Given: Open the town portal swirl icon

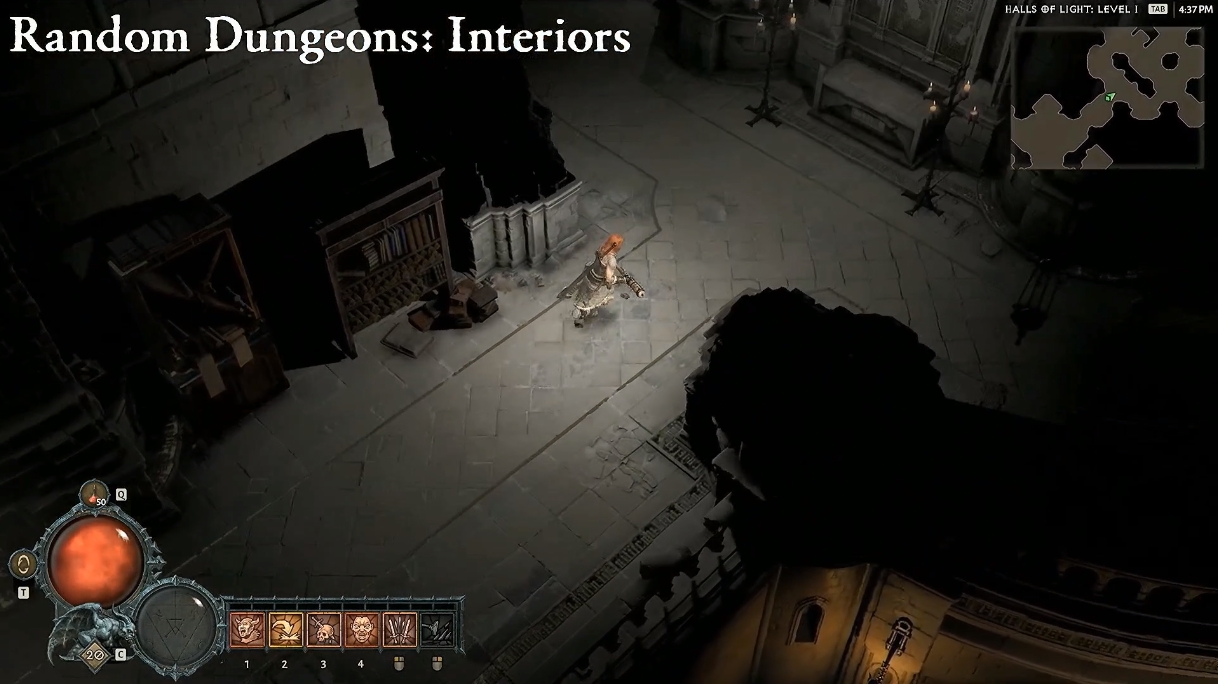Looking at the screenshot, I should tap(21, 565).
